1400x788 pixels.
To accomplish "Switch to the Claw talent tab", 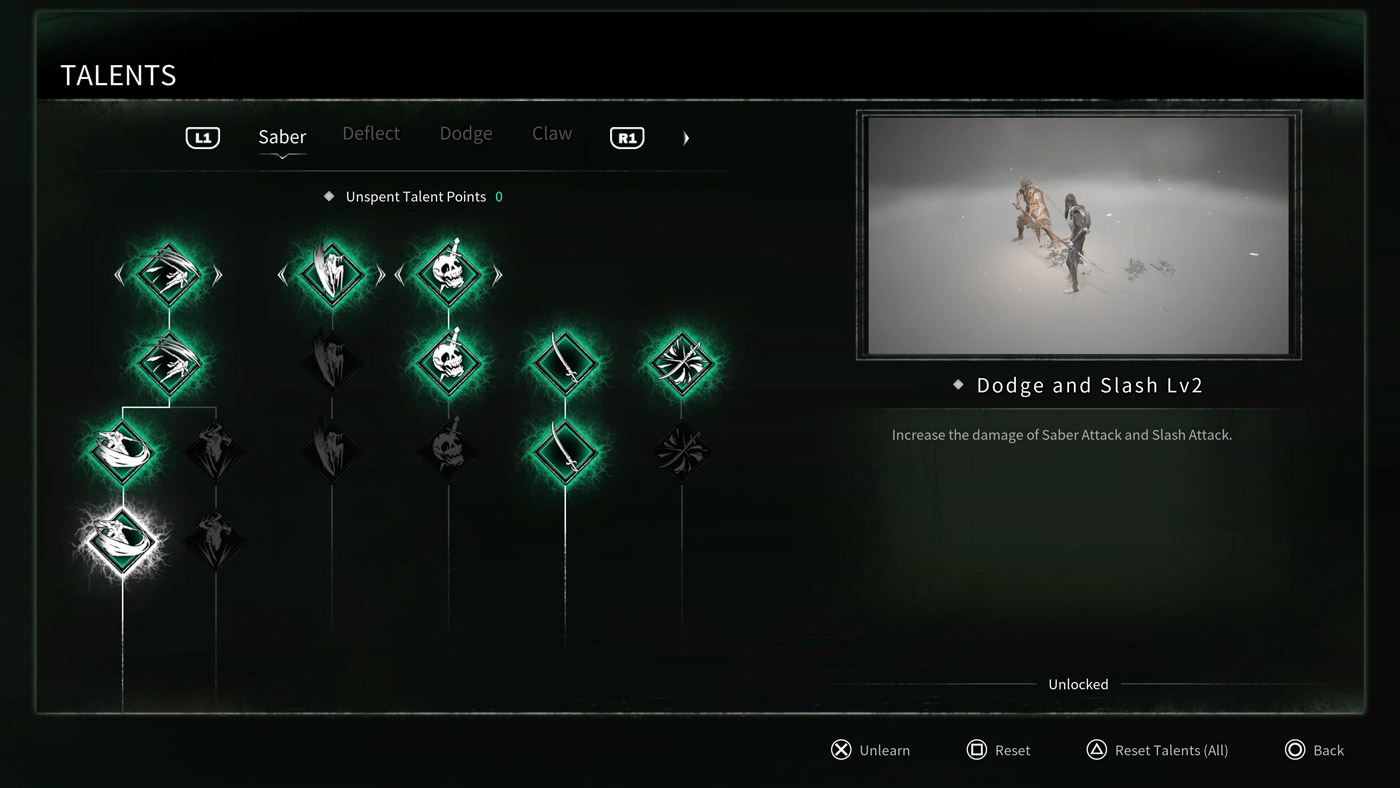I will (552, 134).
